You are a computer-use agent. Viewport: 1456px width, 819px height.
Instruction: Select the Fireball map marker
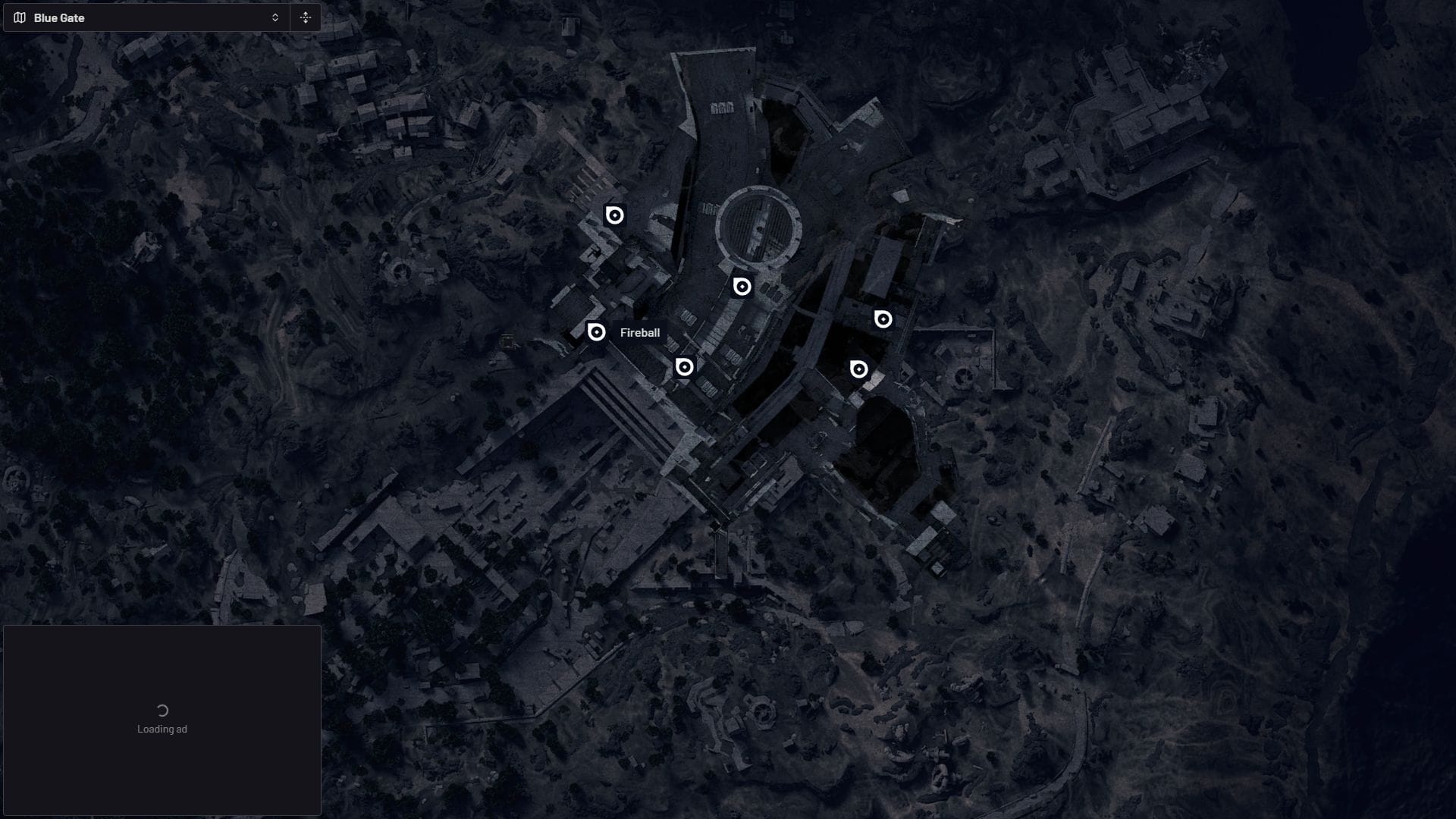[x=595, y=331]
